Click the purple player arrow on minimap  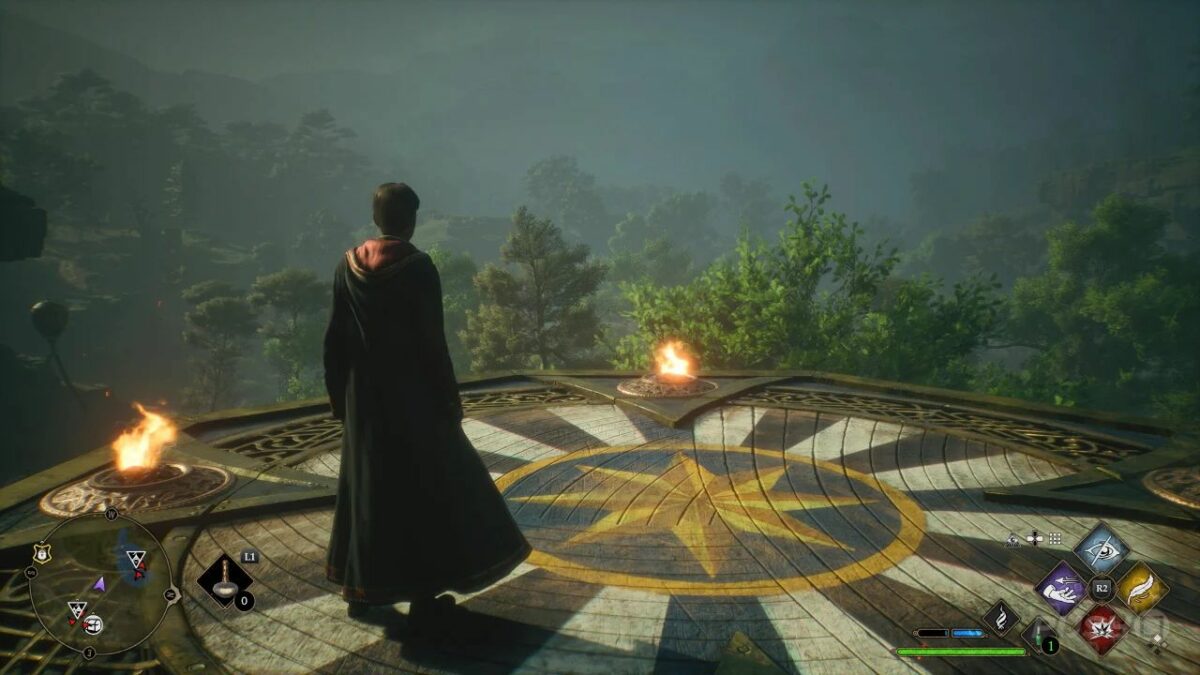tap(99, 583)
